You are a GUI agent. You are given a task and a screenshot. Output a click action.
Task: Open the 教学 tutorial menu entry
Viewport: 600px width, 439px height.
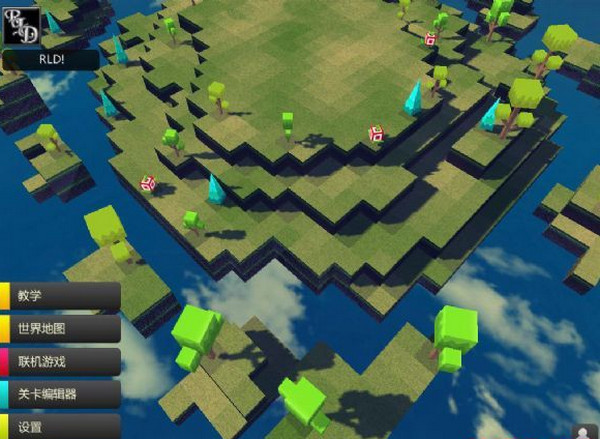click(62, 296)
